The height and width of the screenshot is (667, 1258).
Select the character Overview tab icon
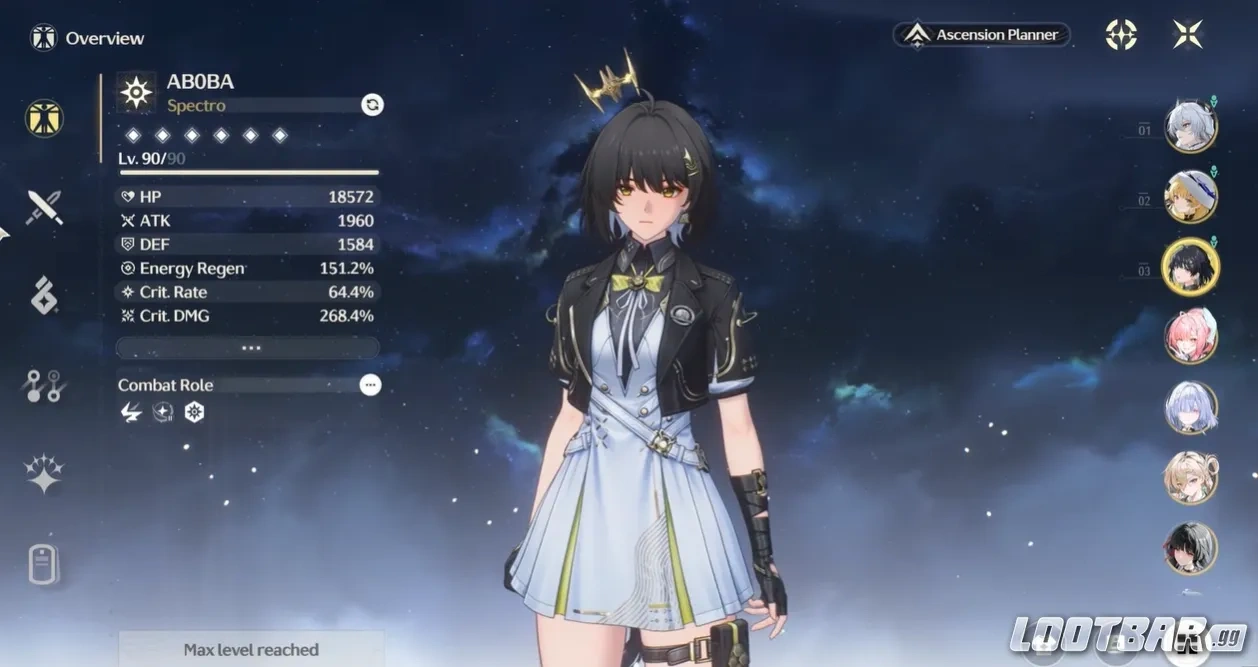(x=44, y=118)
